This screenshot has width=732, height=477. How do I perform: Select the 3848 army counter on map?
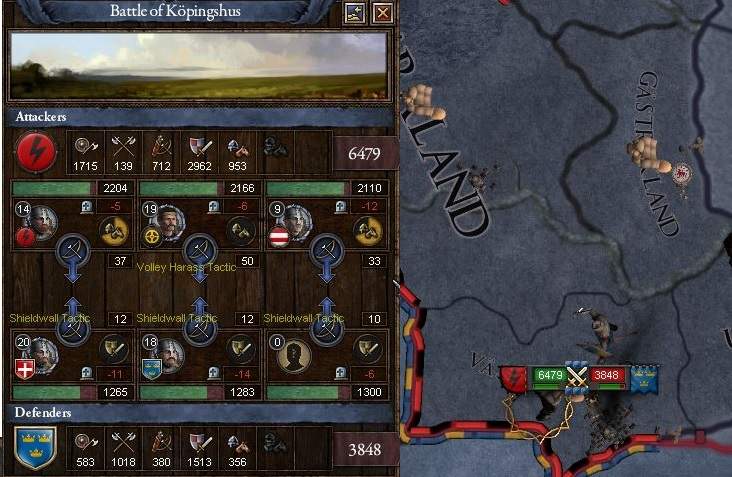607,376
